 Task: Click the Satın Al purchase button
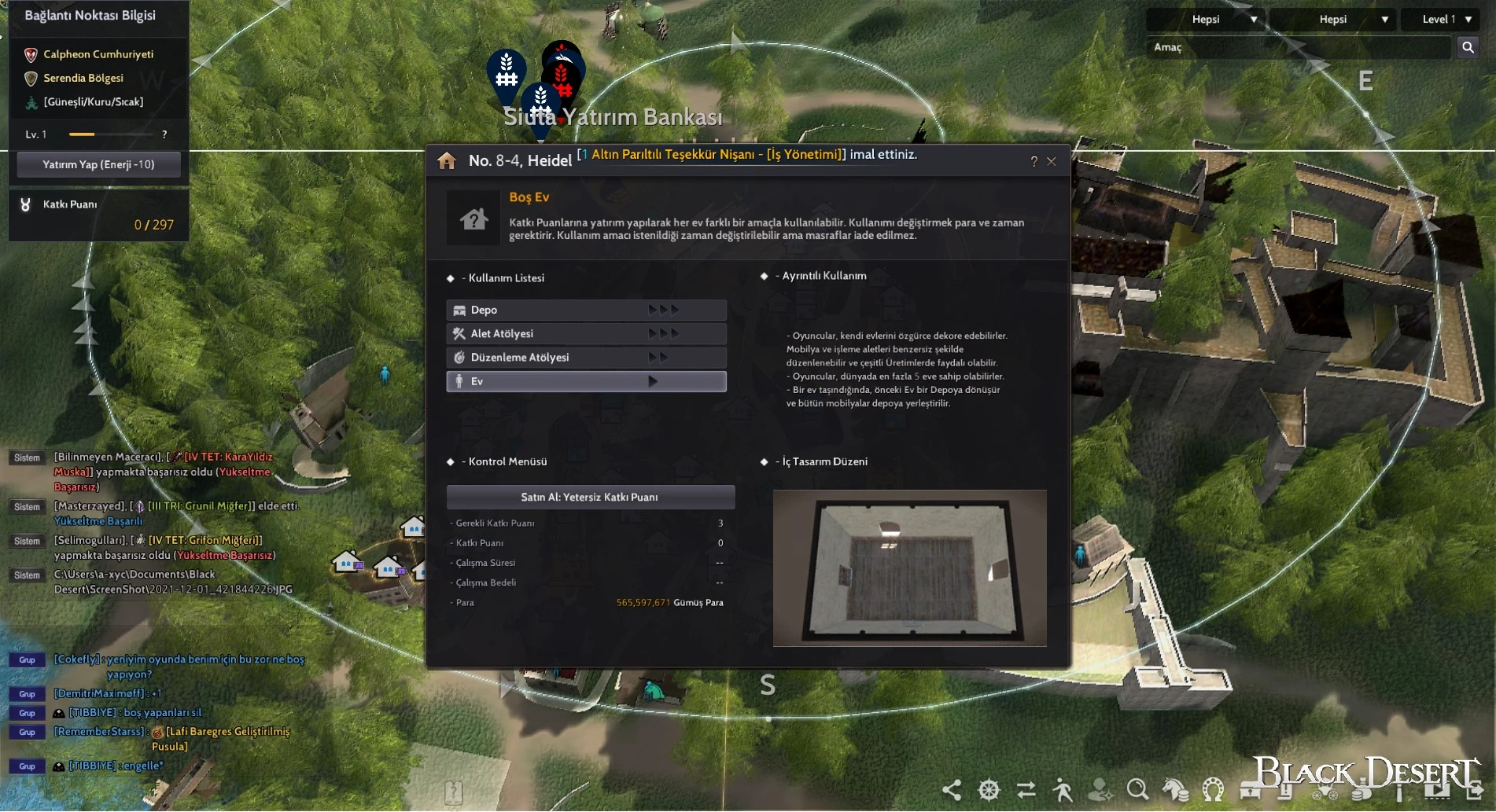(x=590, y=497)
